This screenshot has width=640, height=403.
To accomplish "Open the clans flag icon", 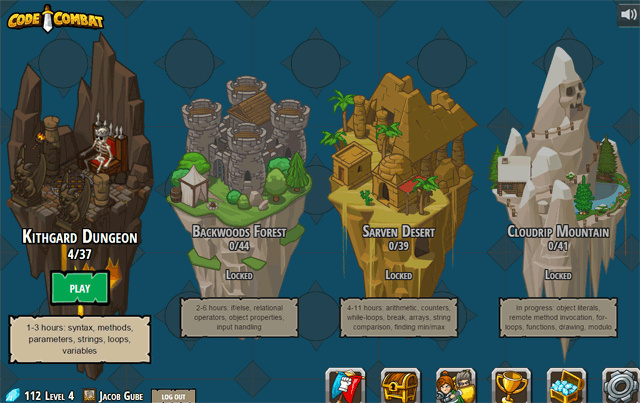I will coord(346,386).
